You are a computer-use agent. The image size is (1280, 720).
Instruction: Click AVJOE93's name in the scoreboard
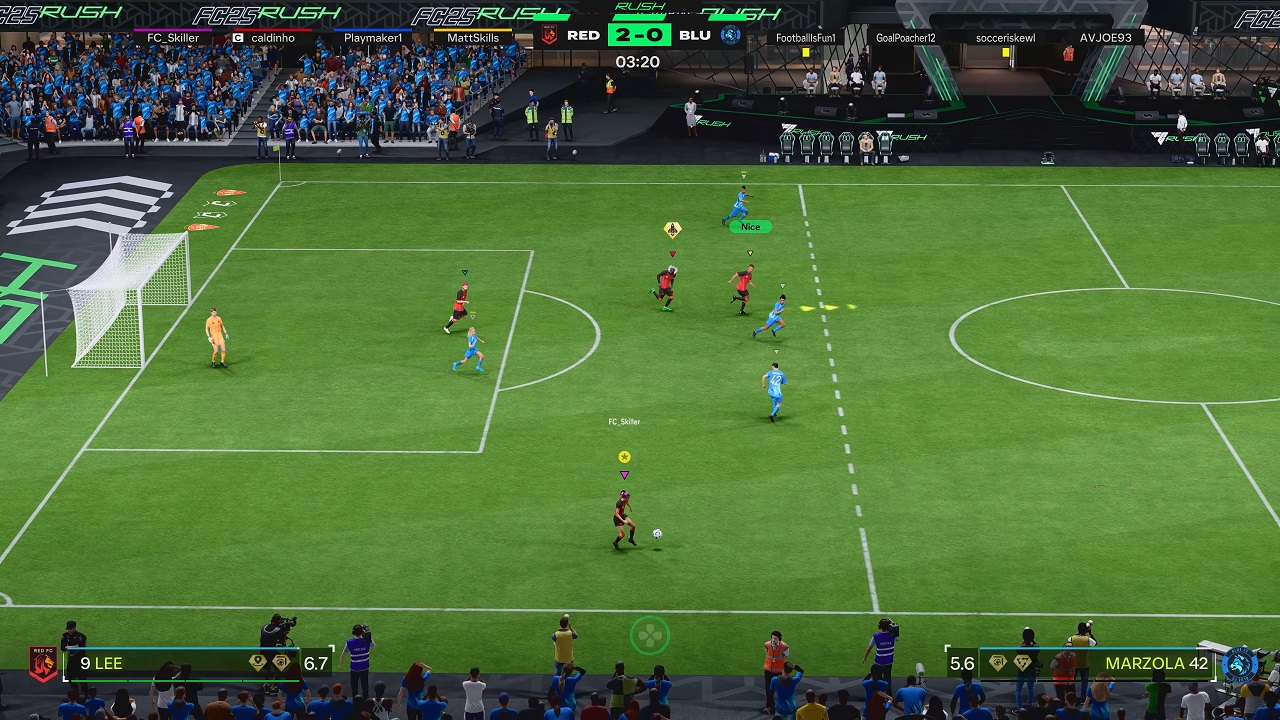[x=1105, y=38]
